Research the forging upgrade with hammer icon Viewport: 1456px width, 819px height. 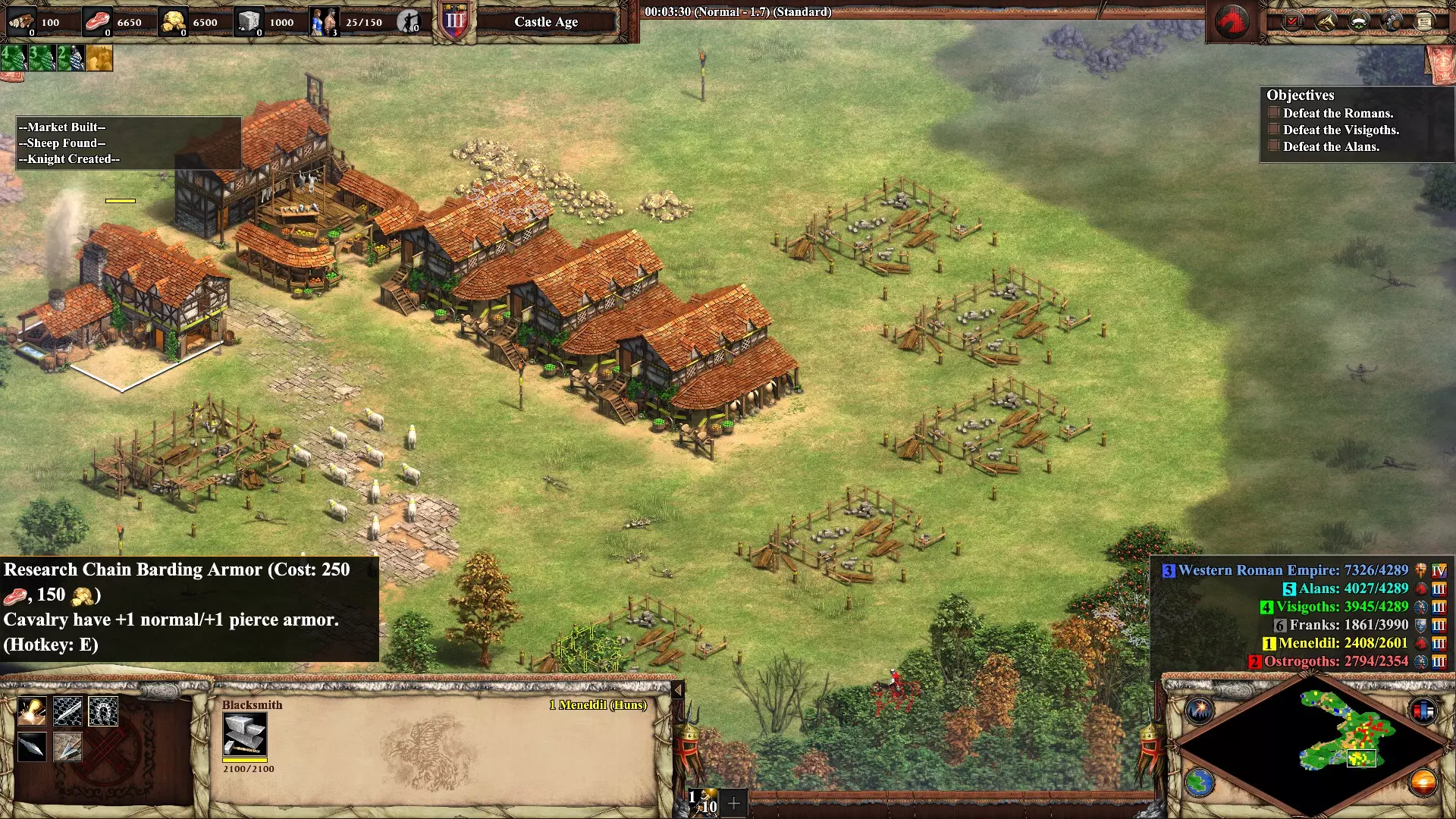32,712
